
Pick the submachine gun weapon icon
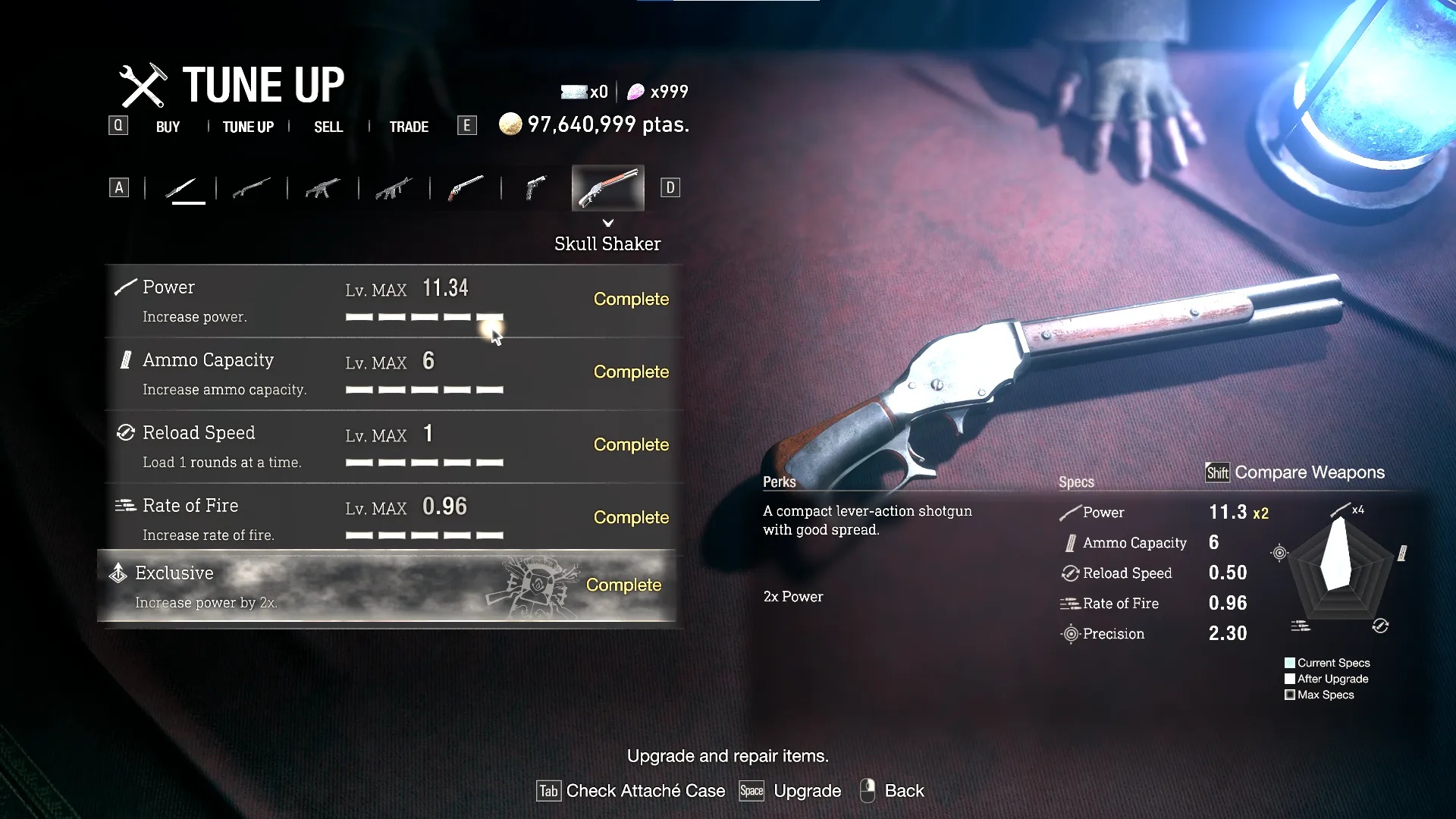click(322, 187)
